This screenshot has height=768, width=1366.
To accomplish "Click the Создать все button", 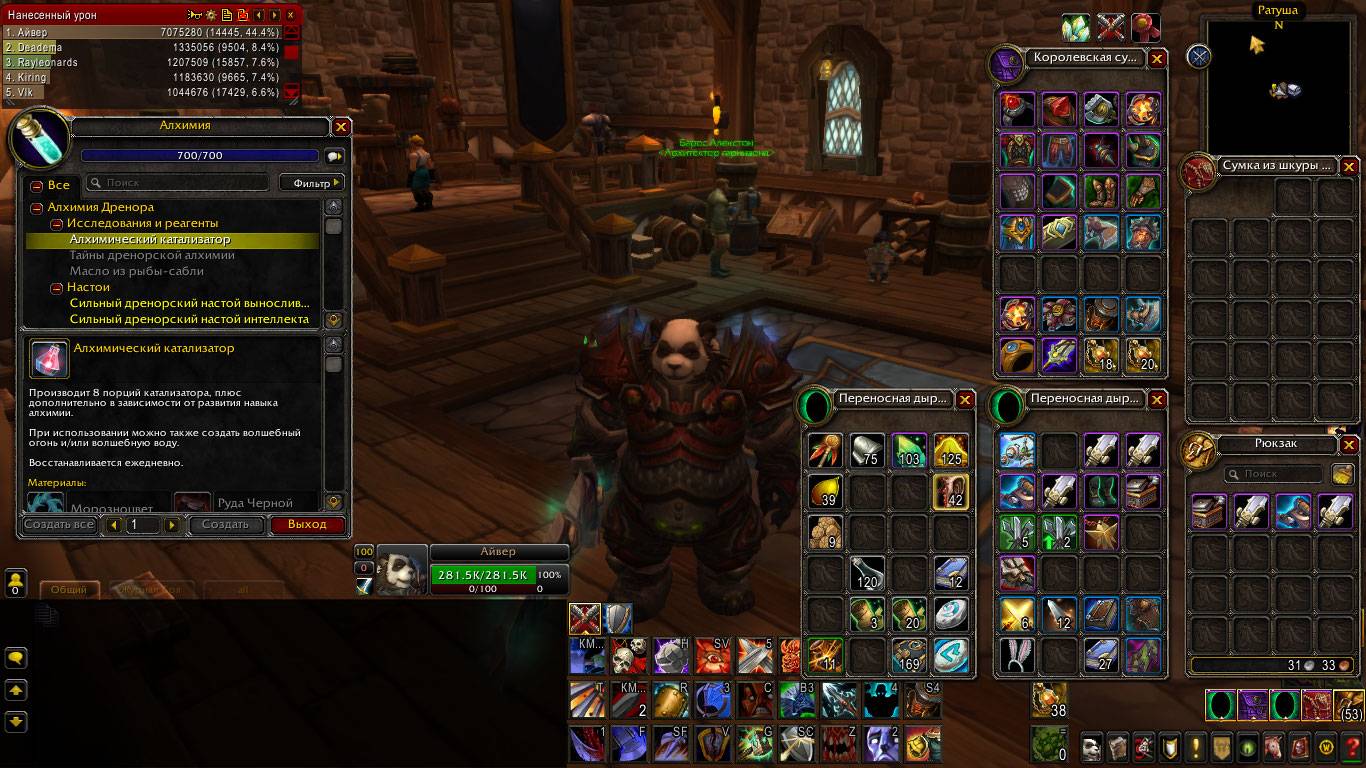I will pos(59,524).
